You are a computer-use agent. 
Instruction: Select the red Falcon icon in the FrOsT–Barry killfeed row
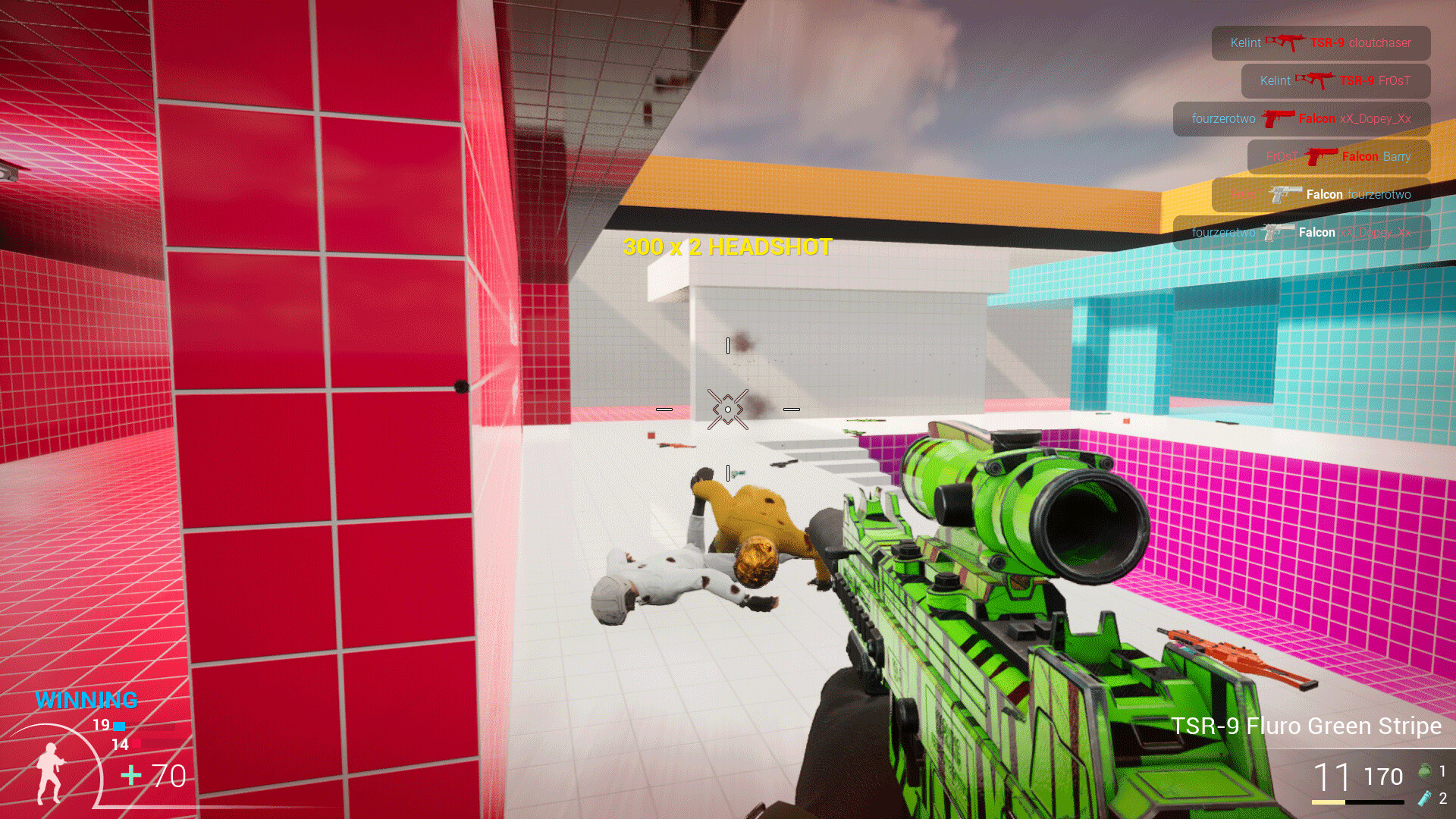pos(1323,157)
